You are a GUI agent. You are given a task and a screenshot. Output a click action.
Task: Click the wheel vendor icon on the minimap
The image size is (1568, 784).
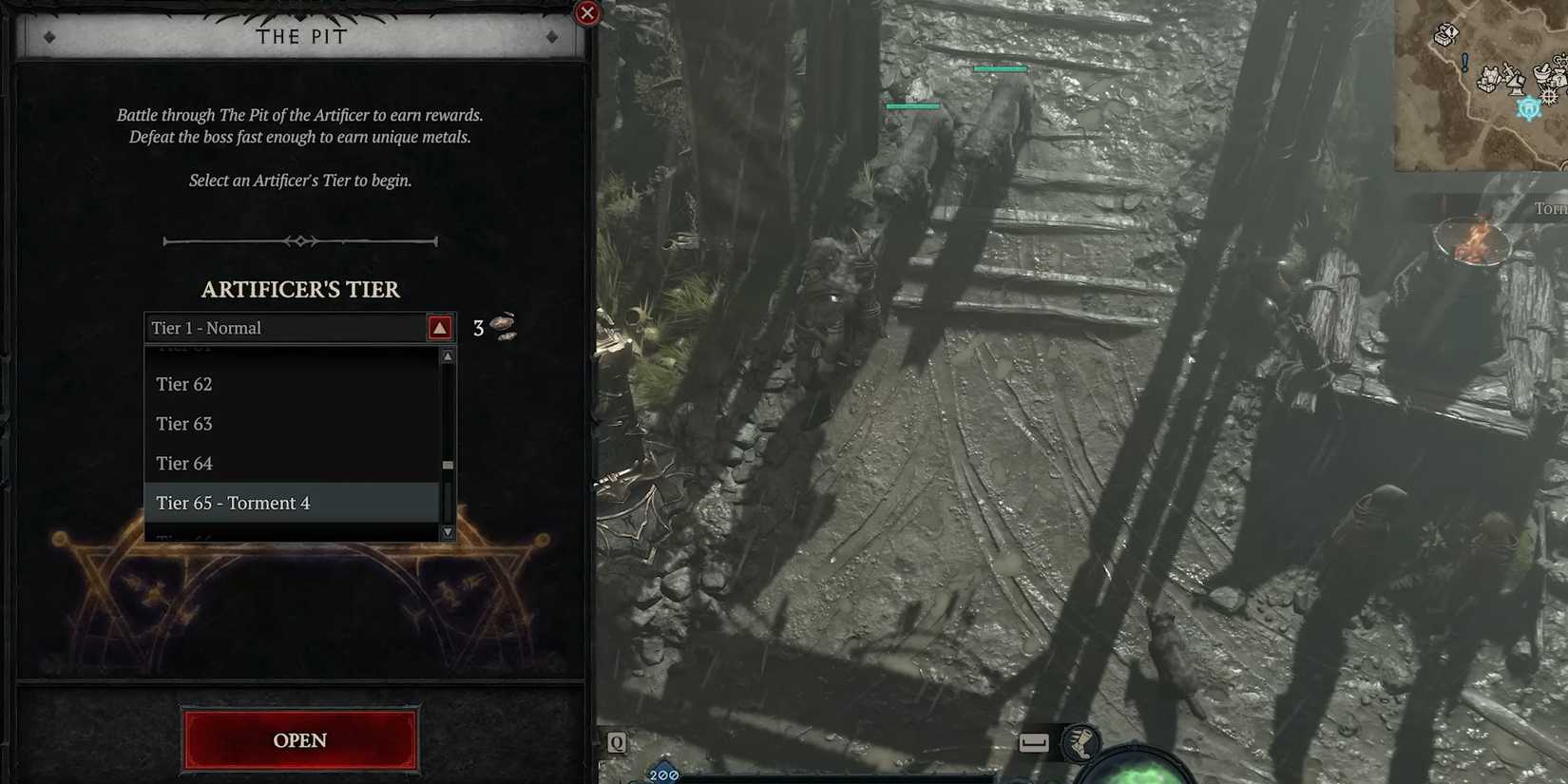coord(1549,96)
